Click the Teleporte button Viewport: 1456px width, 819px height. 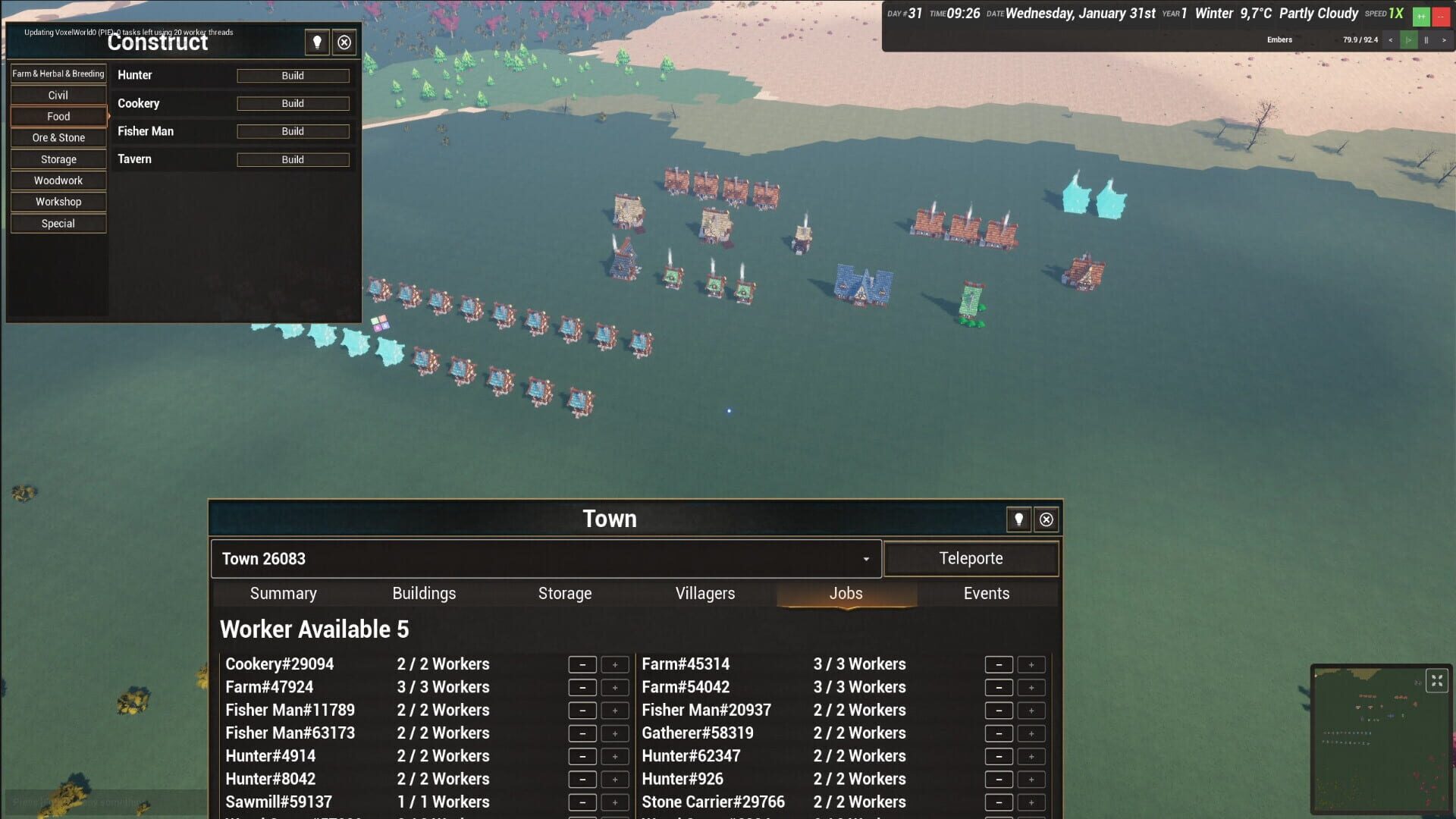(971, 558)
